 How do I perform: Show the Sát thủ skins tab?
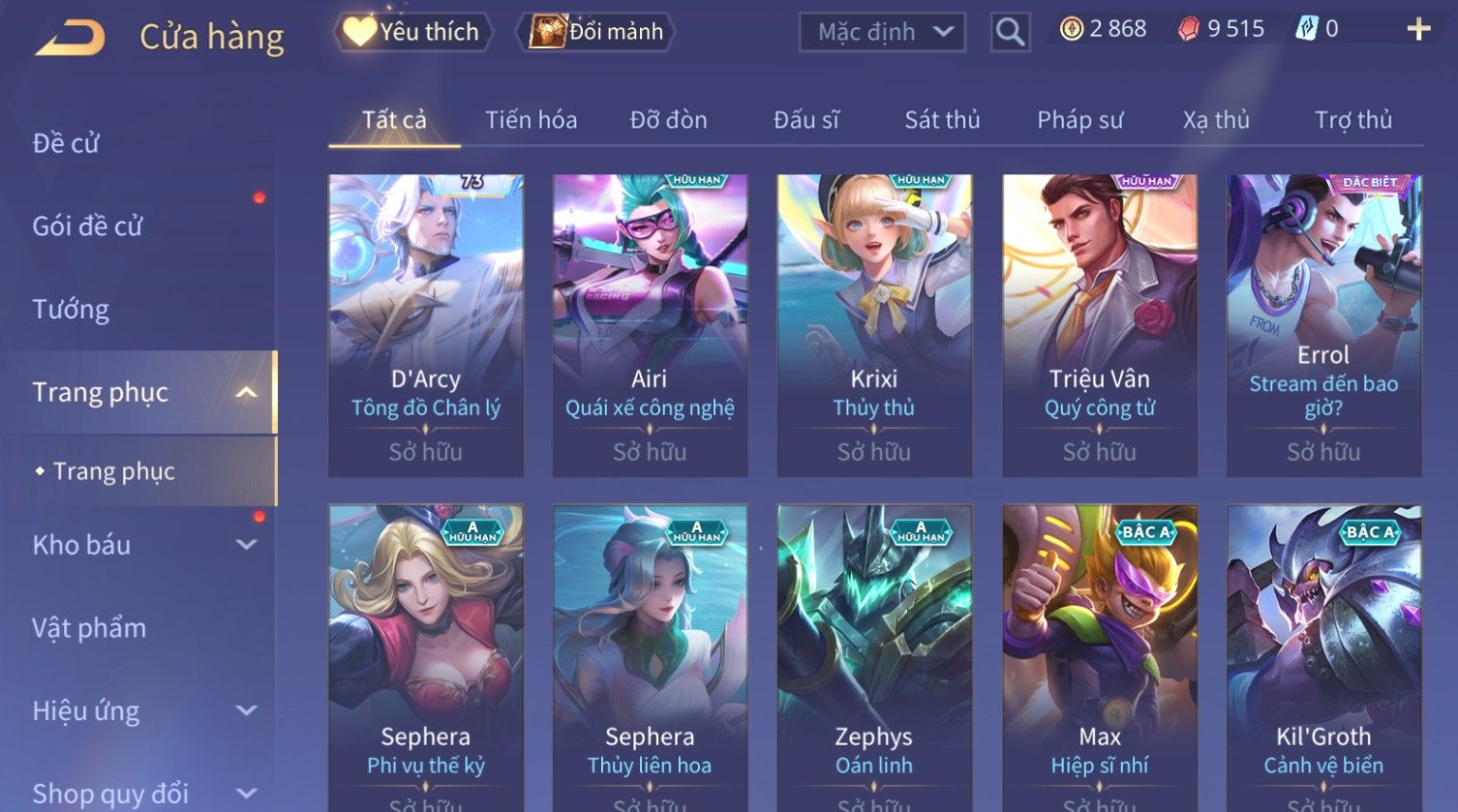[942, 120]
